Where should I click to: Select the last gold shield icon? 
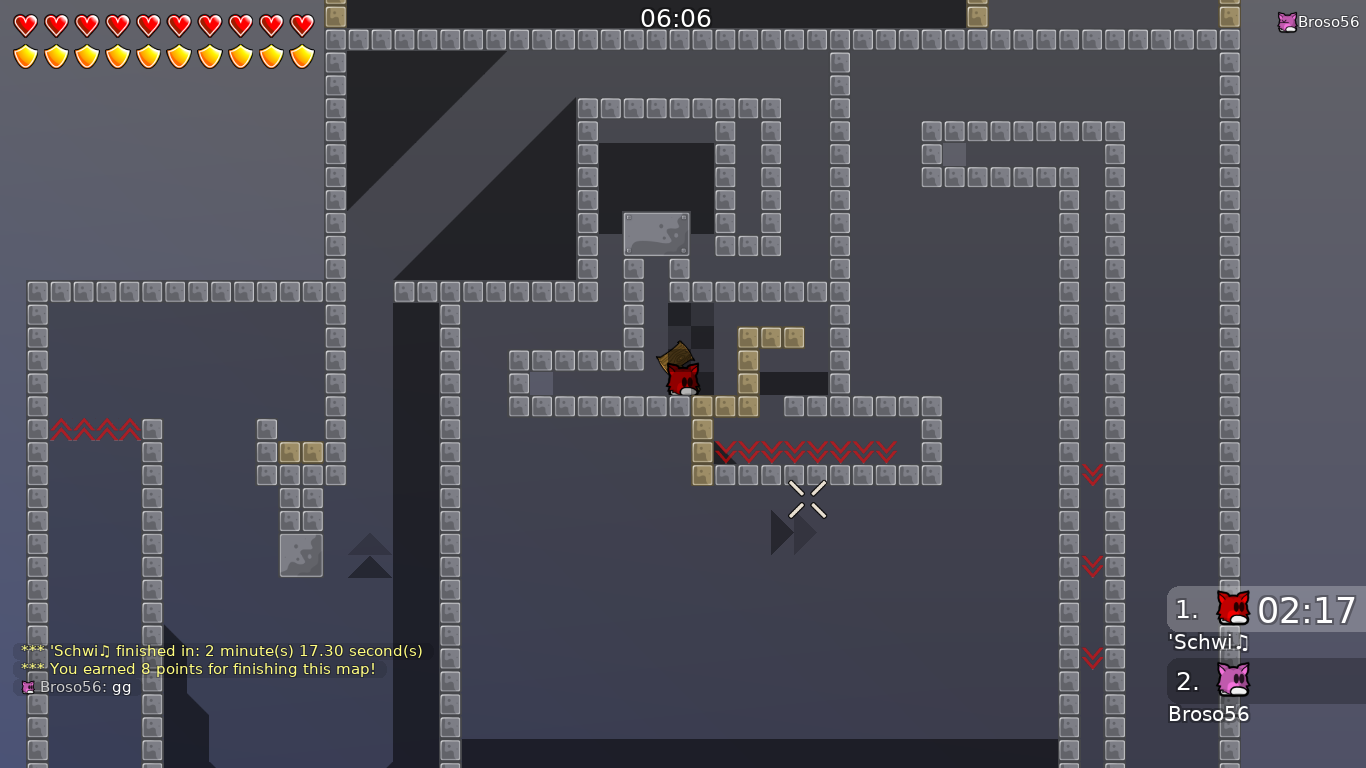(x=301, y=57)
